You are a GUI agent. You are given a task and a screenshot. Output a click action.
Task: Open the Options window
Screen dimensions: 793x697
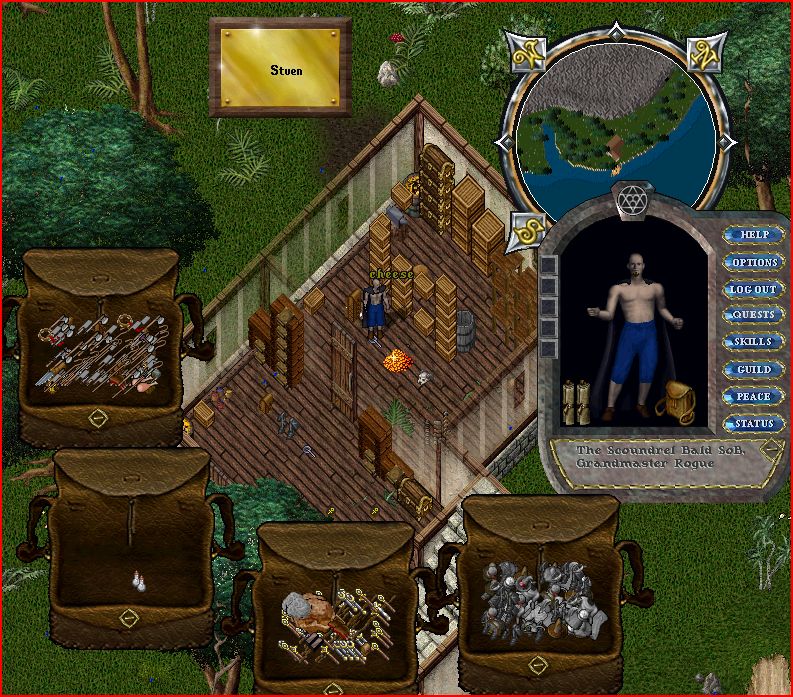753,262
